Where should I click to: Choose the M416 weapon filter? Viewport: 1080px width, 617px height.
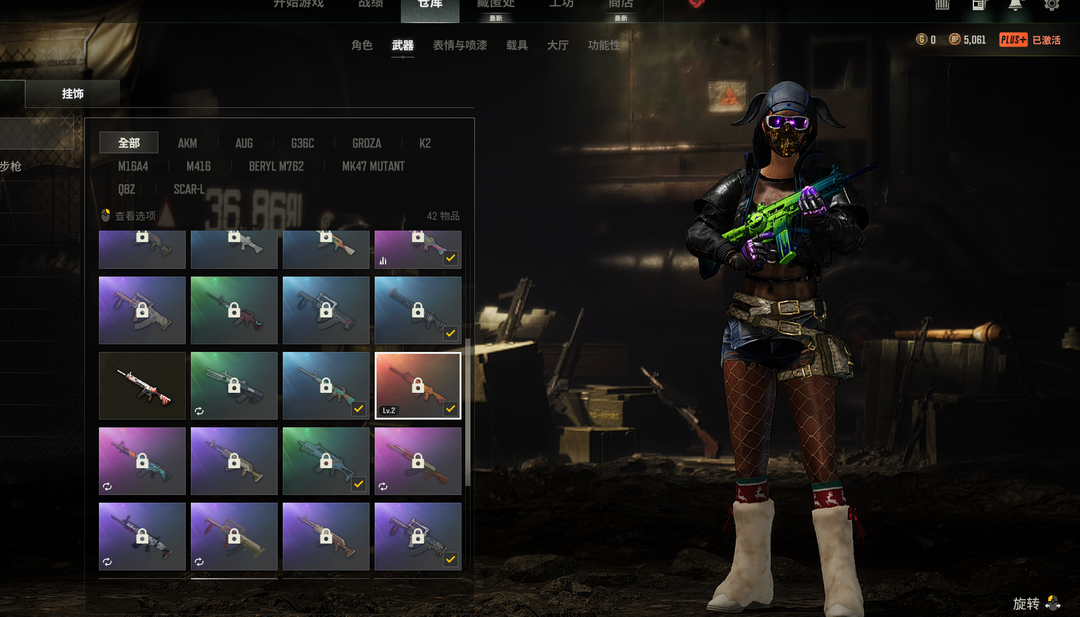(198, 166)
